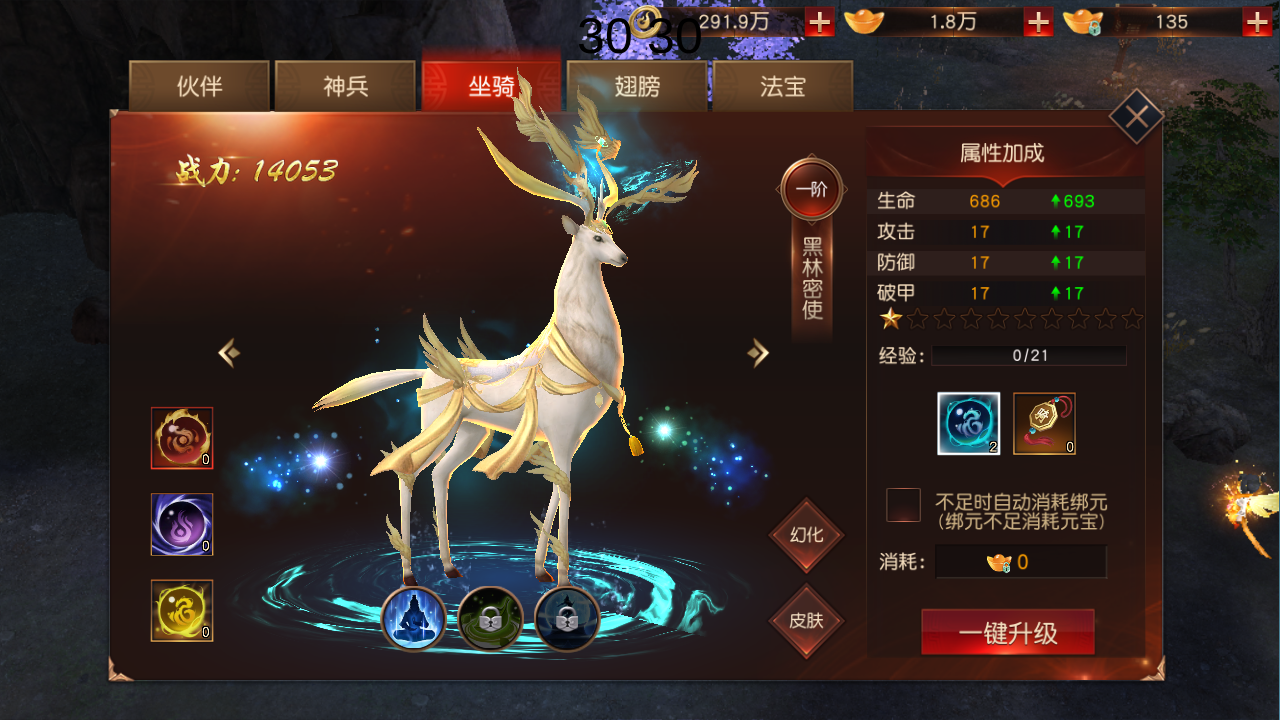Select the purple flame orb item
Screen dimensions: 1280x720
pos(182,524)
